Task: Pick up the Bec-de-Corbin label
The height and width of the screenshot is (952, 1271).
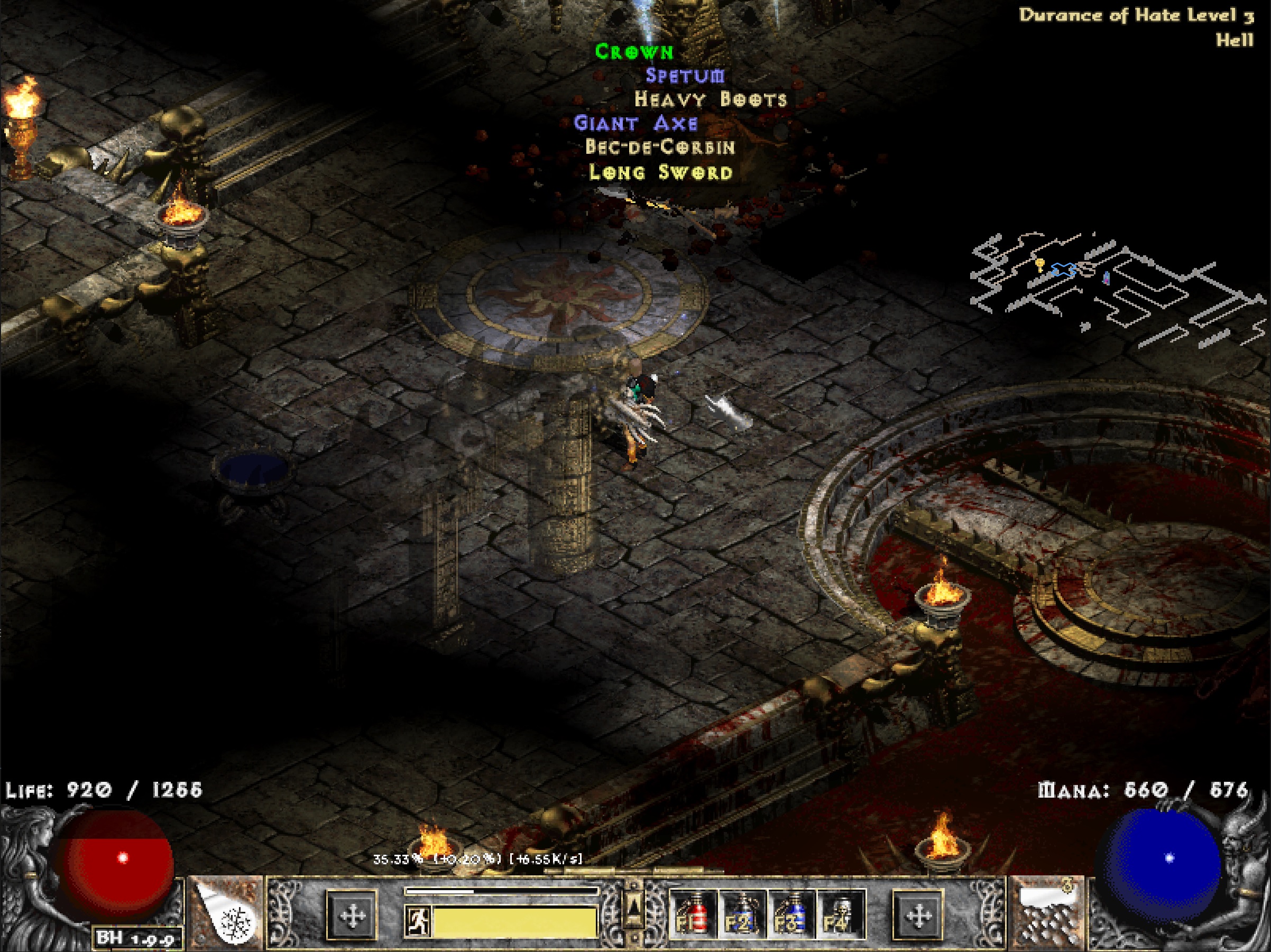Action: 660,147
